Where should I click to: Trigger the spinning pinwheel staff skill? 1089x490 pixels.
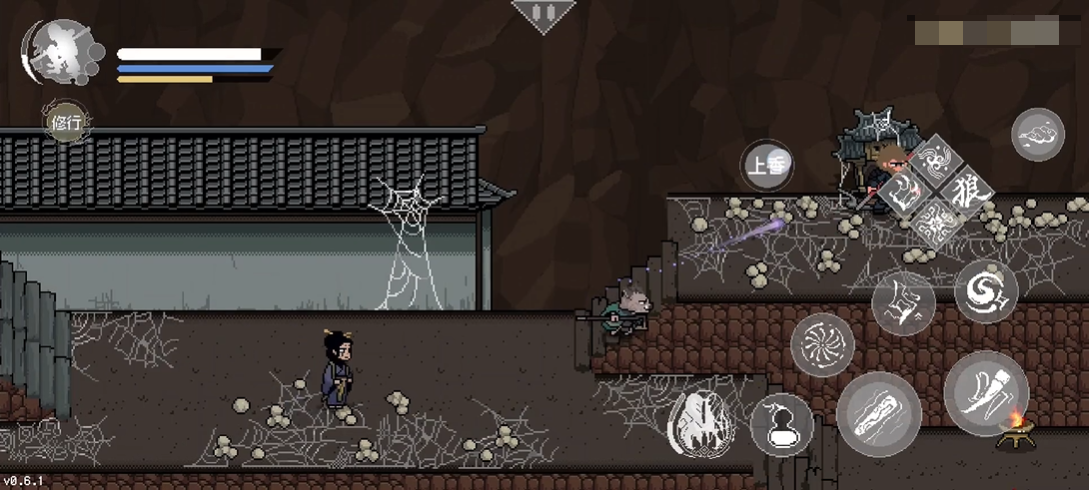(x=822, y=344)
